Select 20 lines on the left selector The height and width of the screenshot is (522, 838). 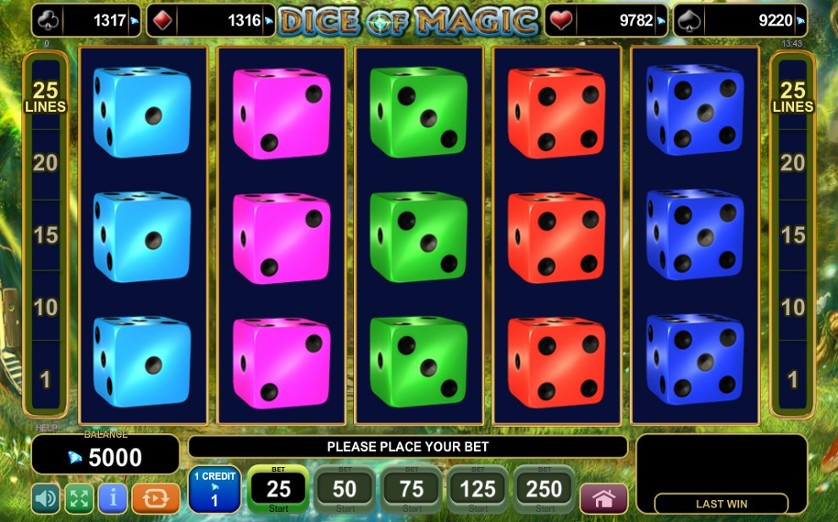coord(45,163)
